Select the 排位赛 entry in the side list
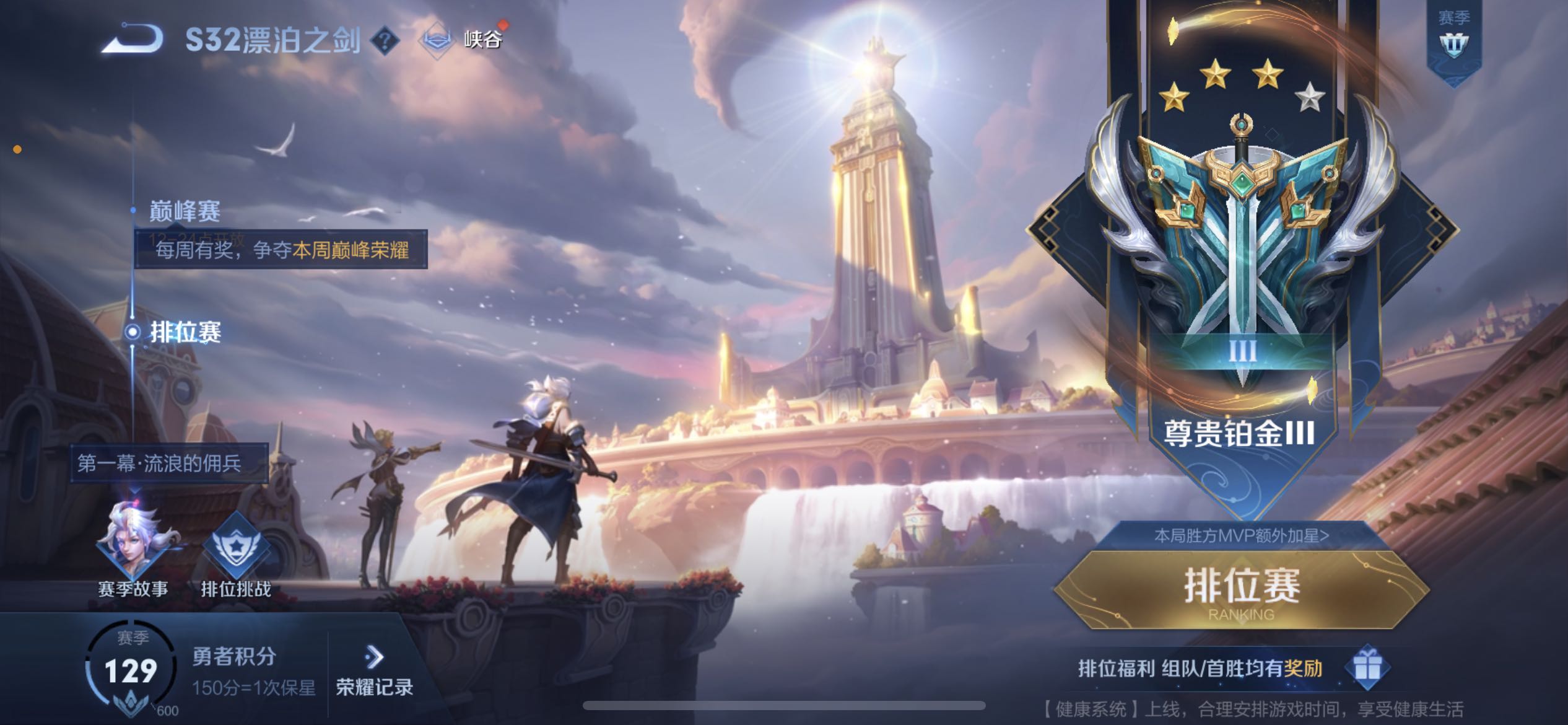The image size is (1568, 725). (x=185, y=332)
